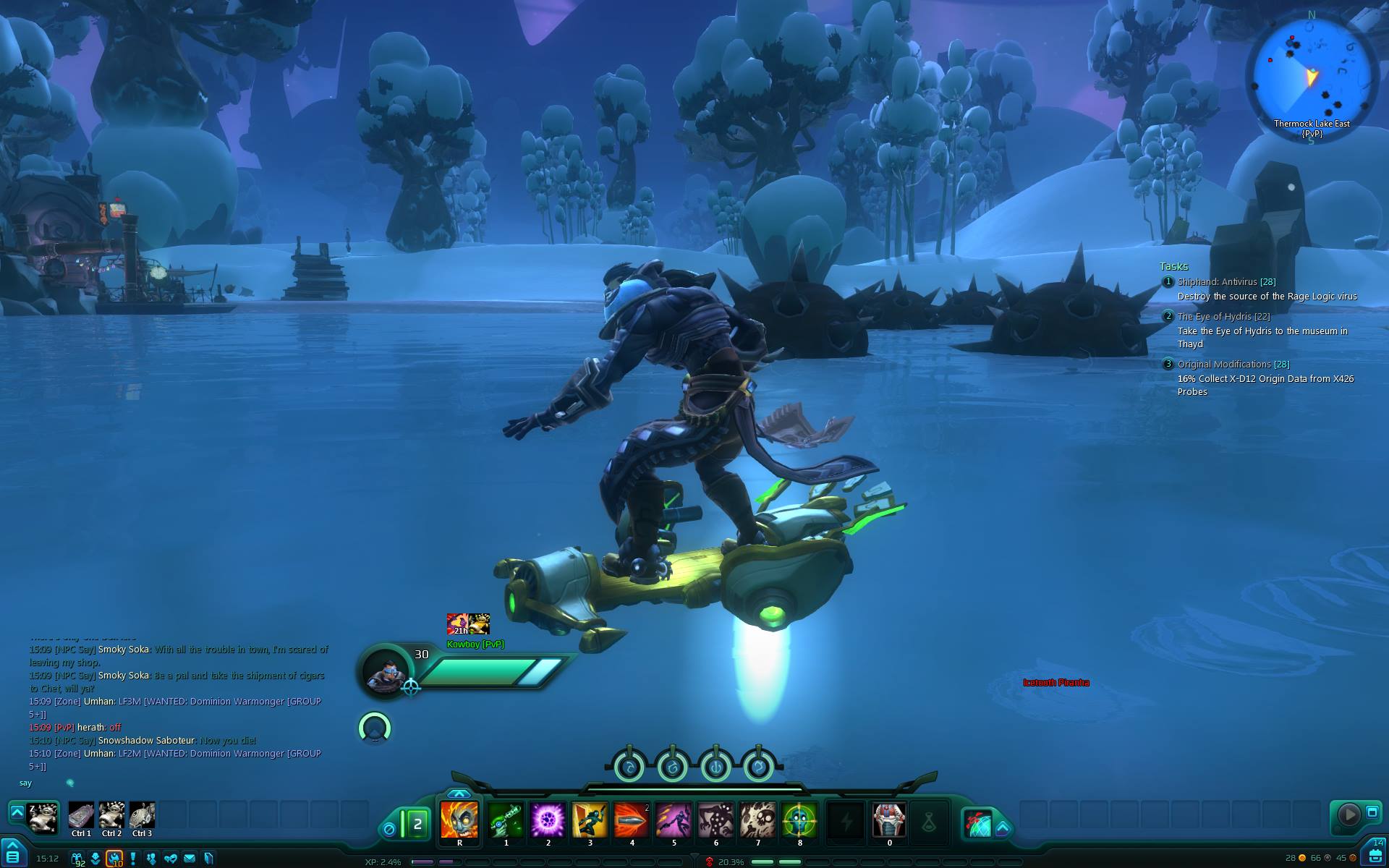
Task: Open the inventory bag button
Action: click(x=1375, y=856)
